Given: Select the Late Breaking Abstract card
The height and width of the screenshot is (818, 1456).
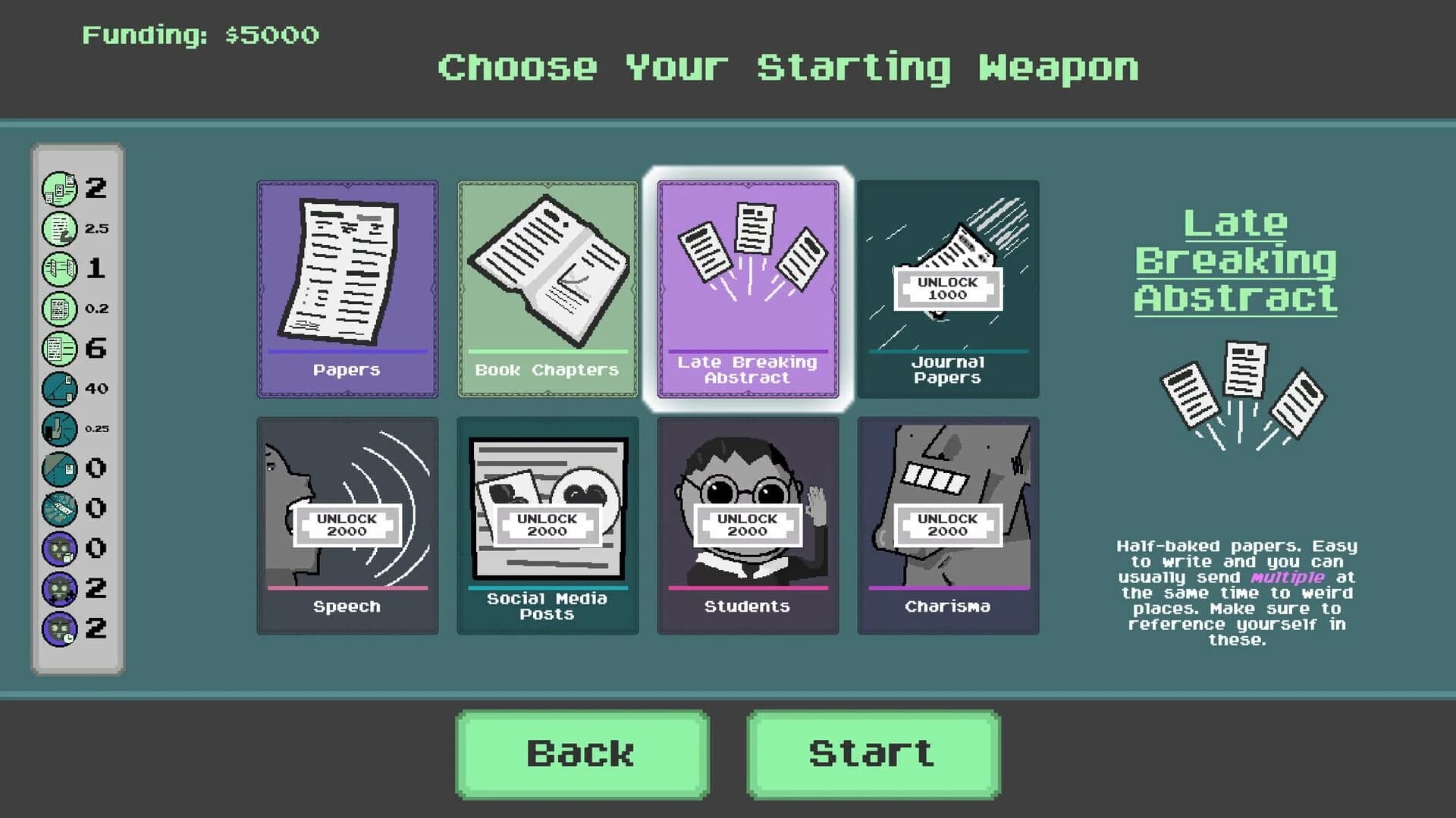Looking at the screenshot, I should [x=748, y=288].
